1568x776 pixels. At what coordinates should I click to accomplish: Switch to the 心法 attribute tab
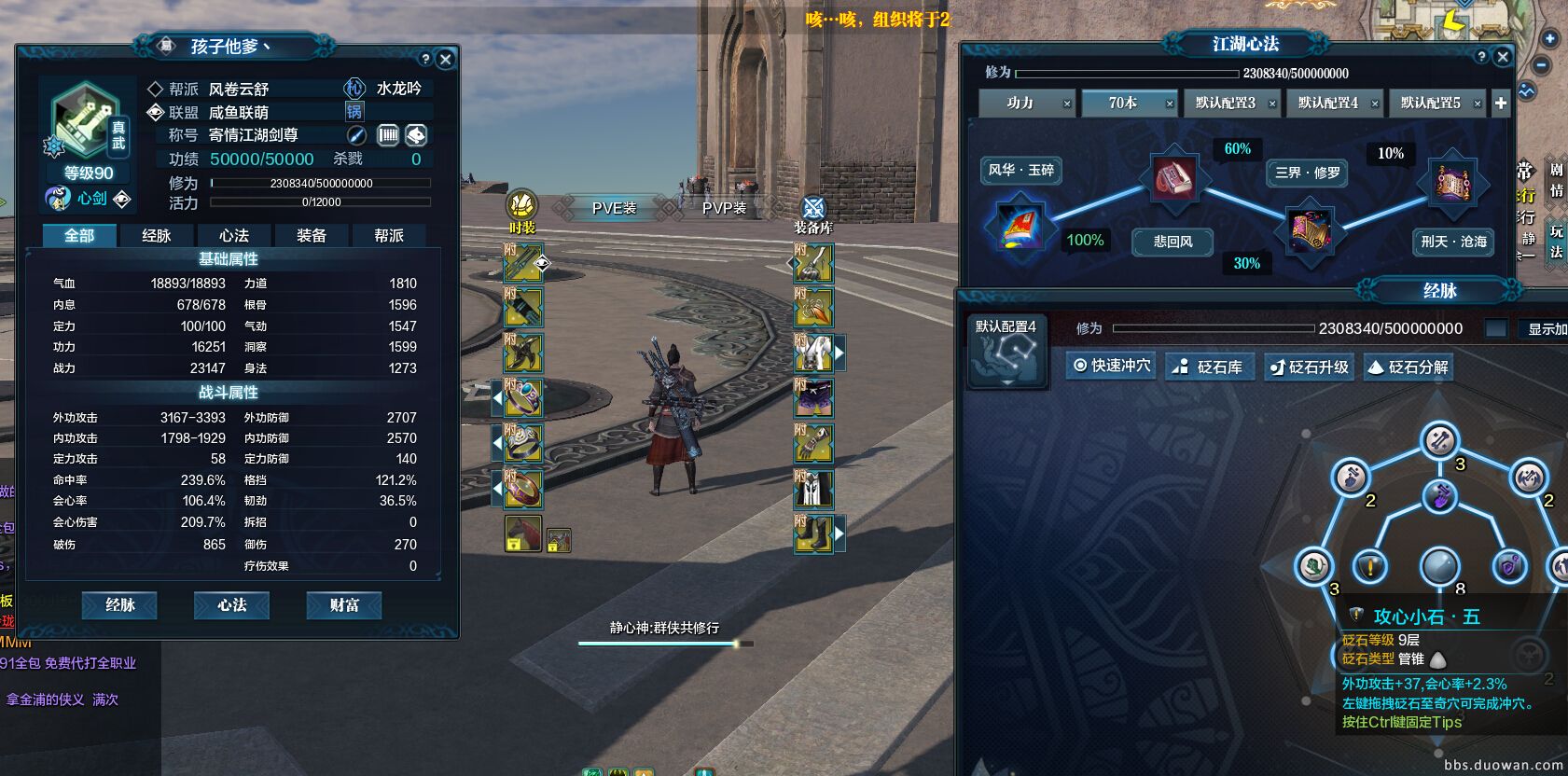click(234, 235)
